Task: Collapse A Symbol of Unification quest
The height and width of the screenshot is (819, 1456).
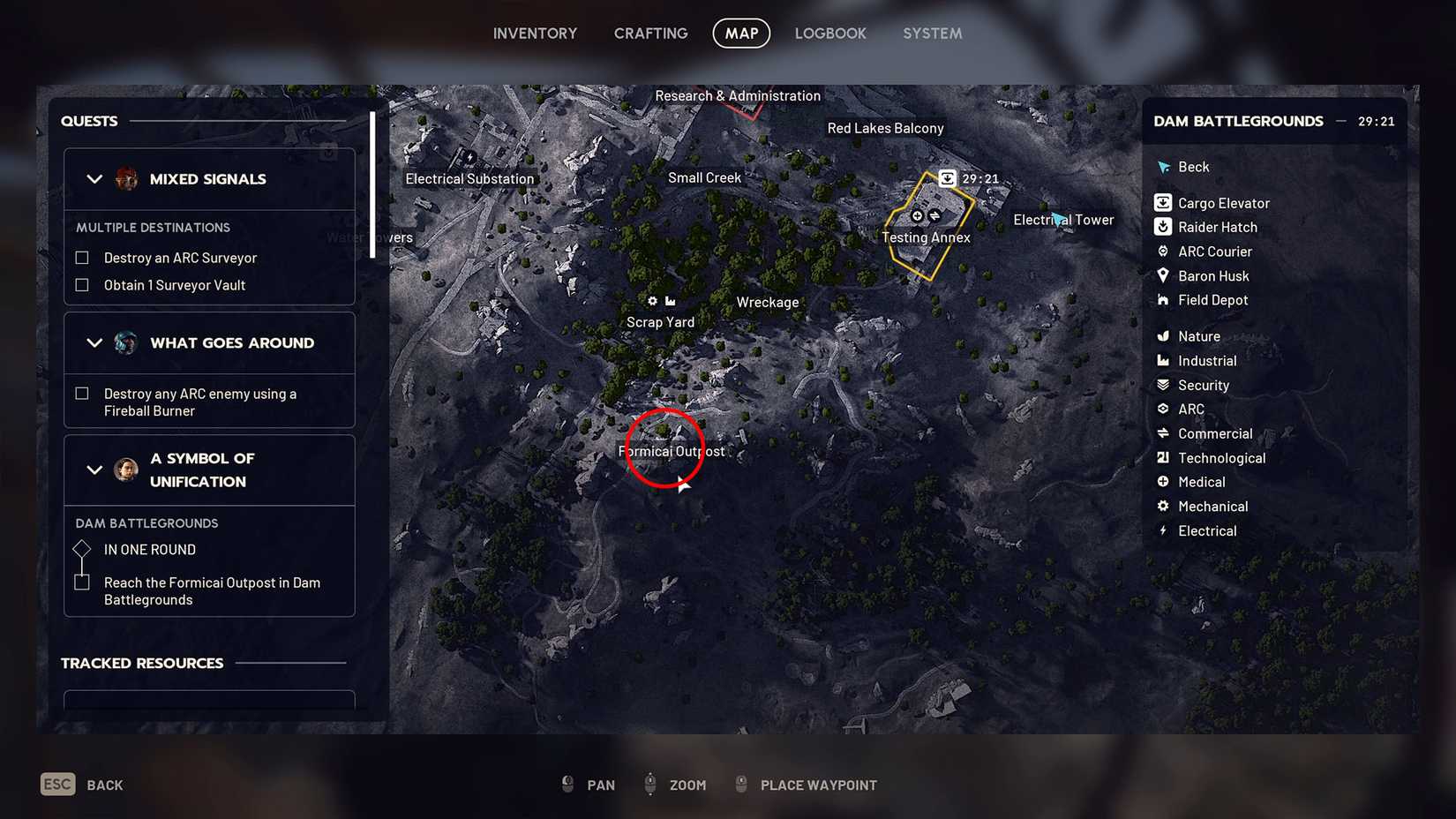Action: click(x=94, y=470)
